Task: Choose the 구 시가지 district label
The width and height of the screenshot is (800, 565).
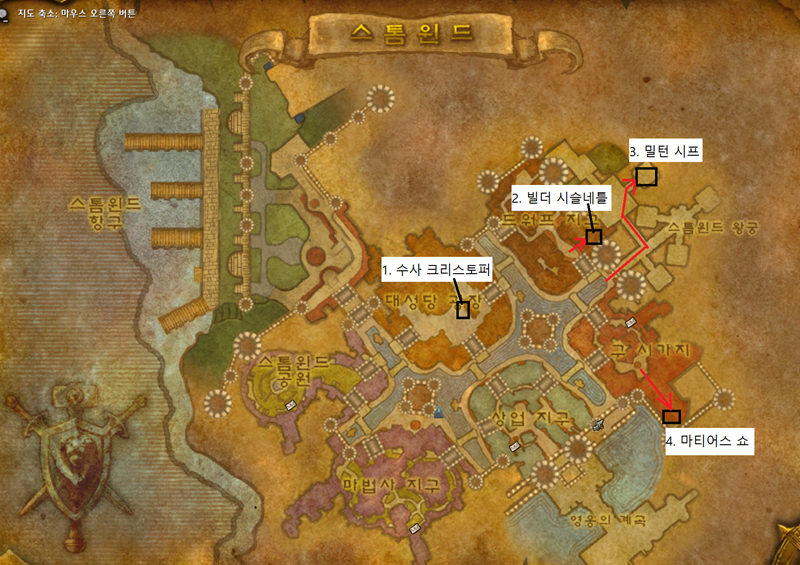Action: (650, 348)
